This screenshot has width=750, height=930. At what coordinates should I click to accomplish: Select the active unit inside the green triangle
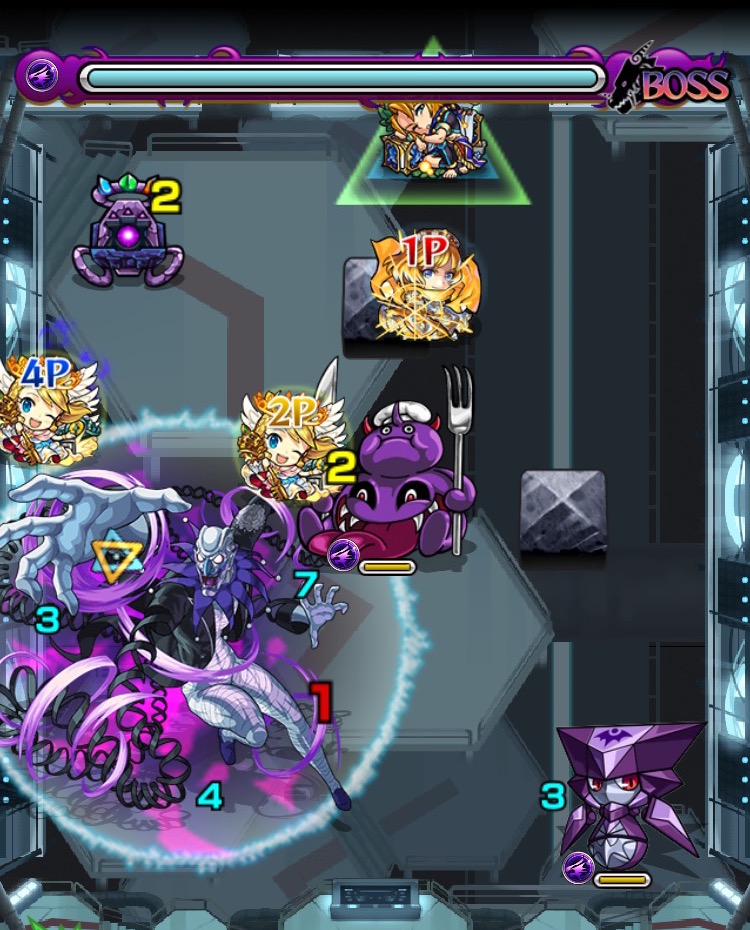click(x=432, y=140)
